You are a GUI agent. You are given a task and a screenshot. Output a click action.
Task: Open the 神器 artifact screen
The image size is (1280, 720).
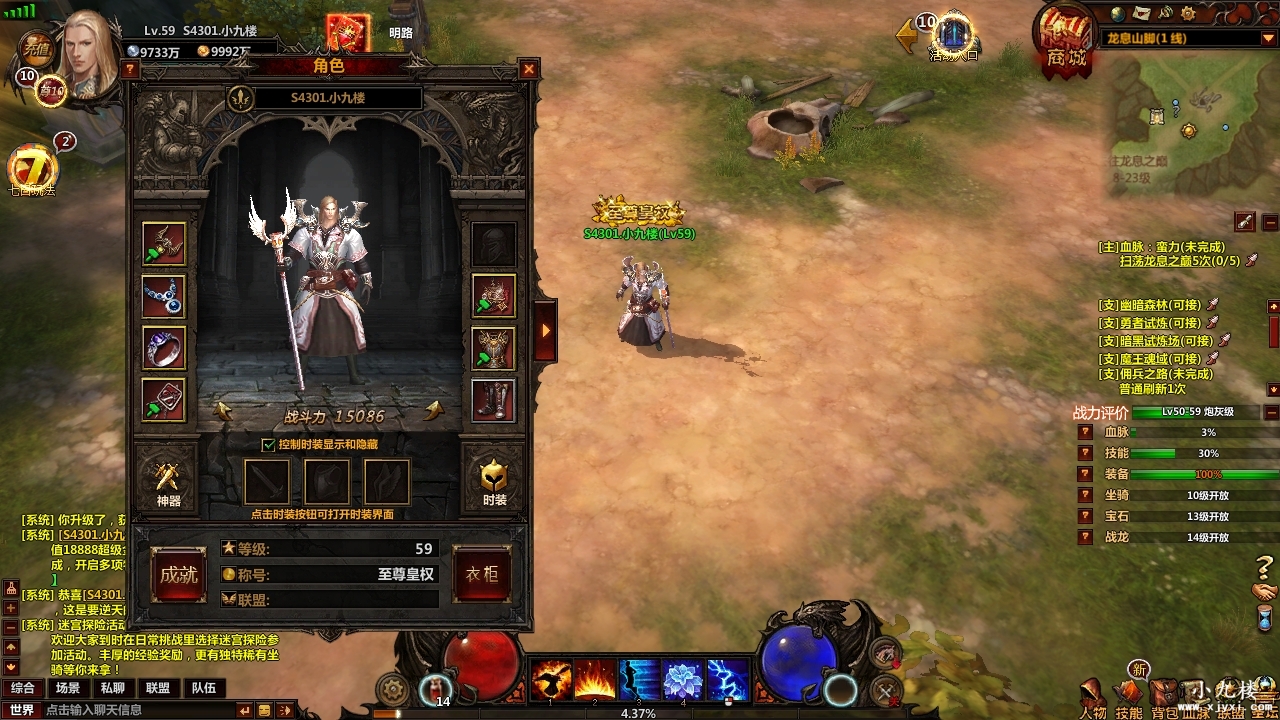168,482
